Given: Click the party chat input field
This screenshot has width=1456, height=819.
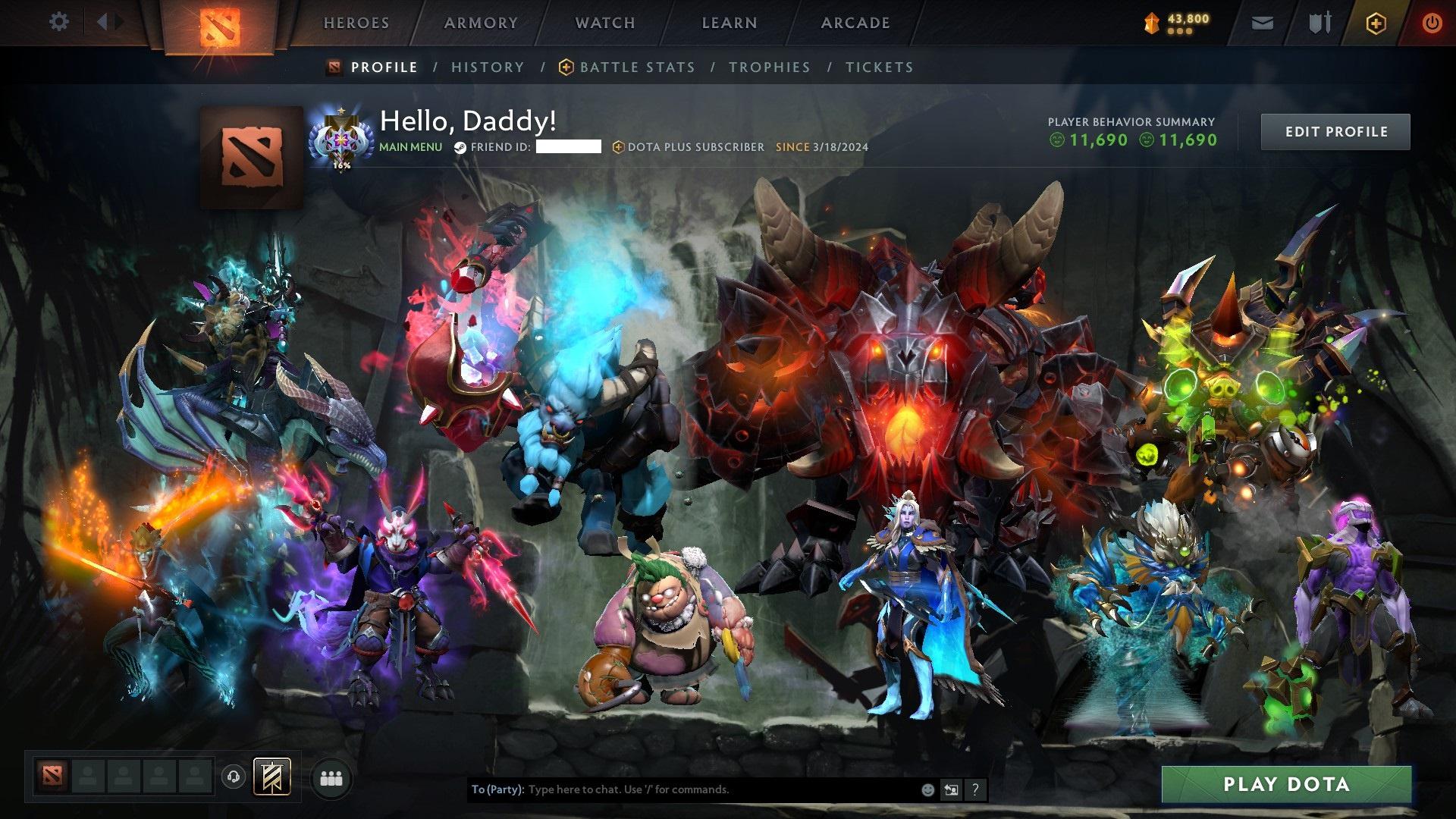Looking at the screenshot, I should (x=682, y=789).
